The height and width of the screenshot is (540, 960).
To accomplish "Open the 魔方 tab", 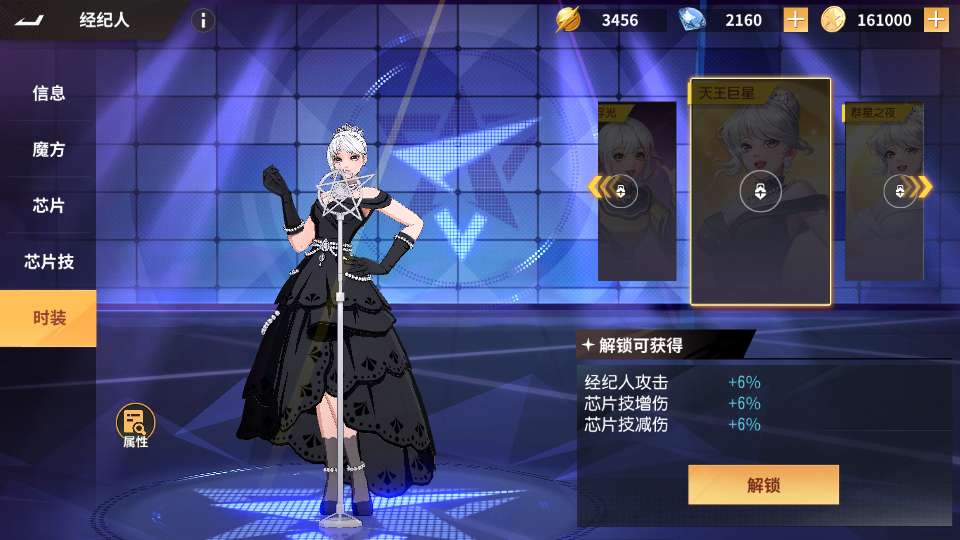I will coord(48,149).
